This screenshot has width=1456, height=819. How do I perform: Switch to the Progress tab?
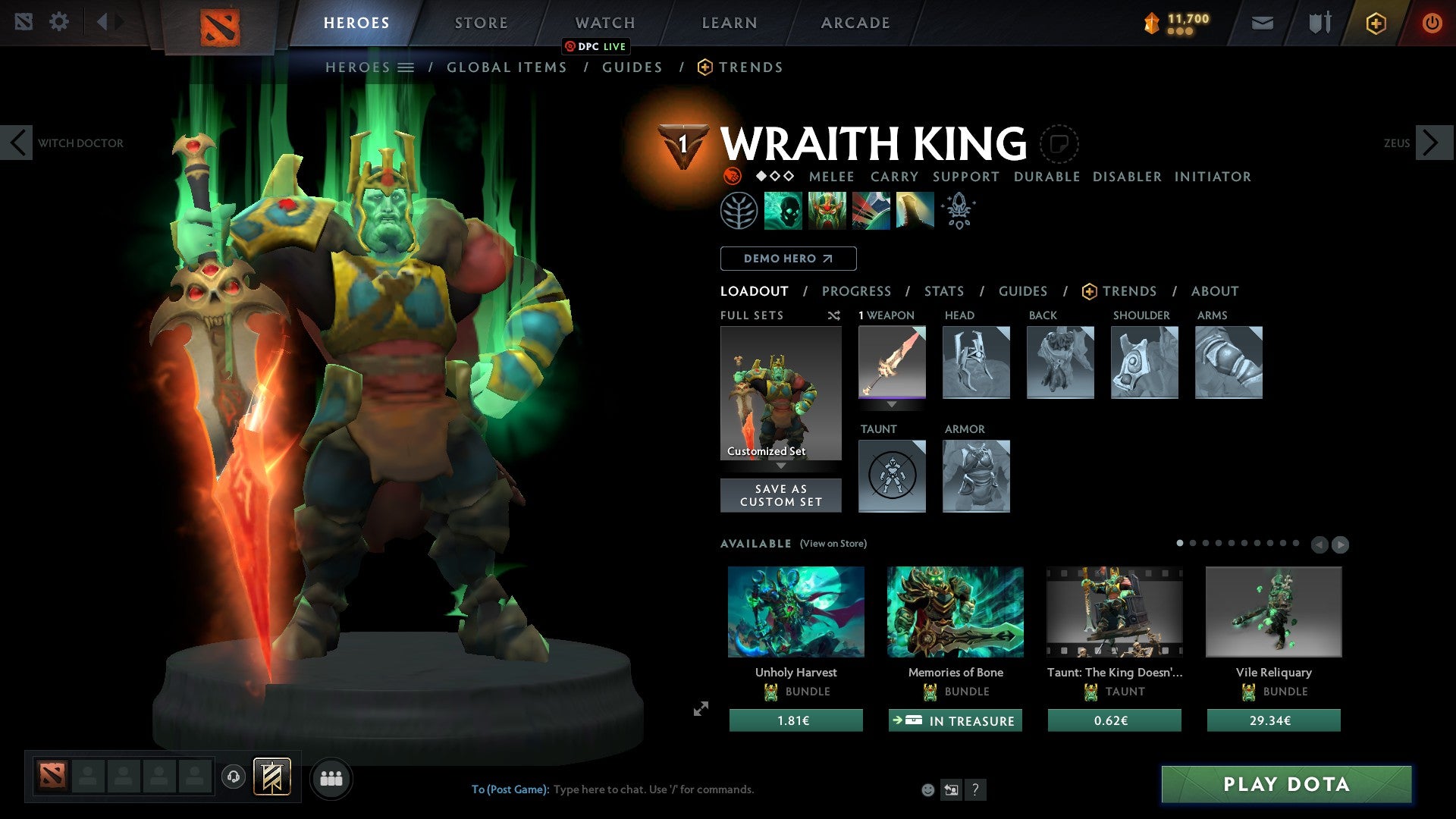pyautogui.click(x=857, y=290)
